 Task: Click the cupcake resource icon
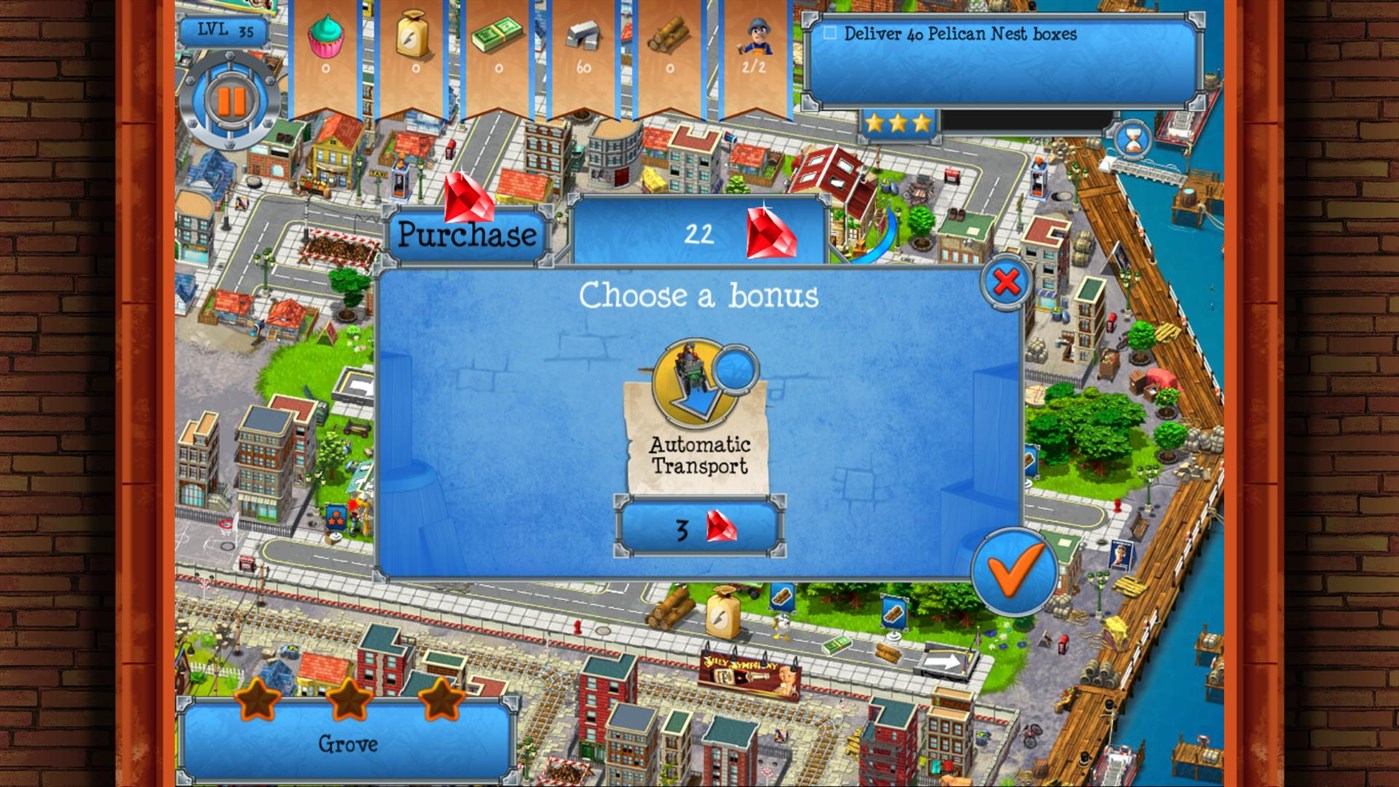click(325, 41)
